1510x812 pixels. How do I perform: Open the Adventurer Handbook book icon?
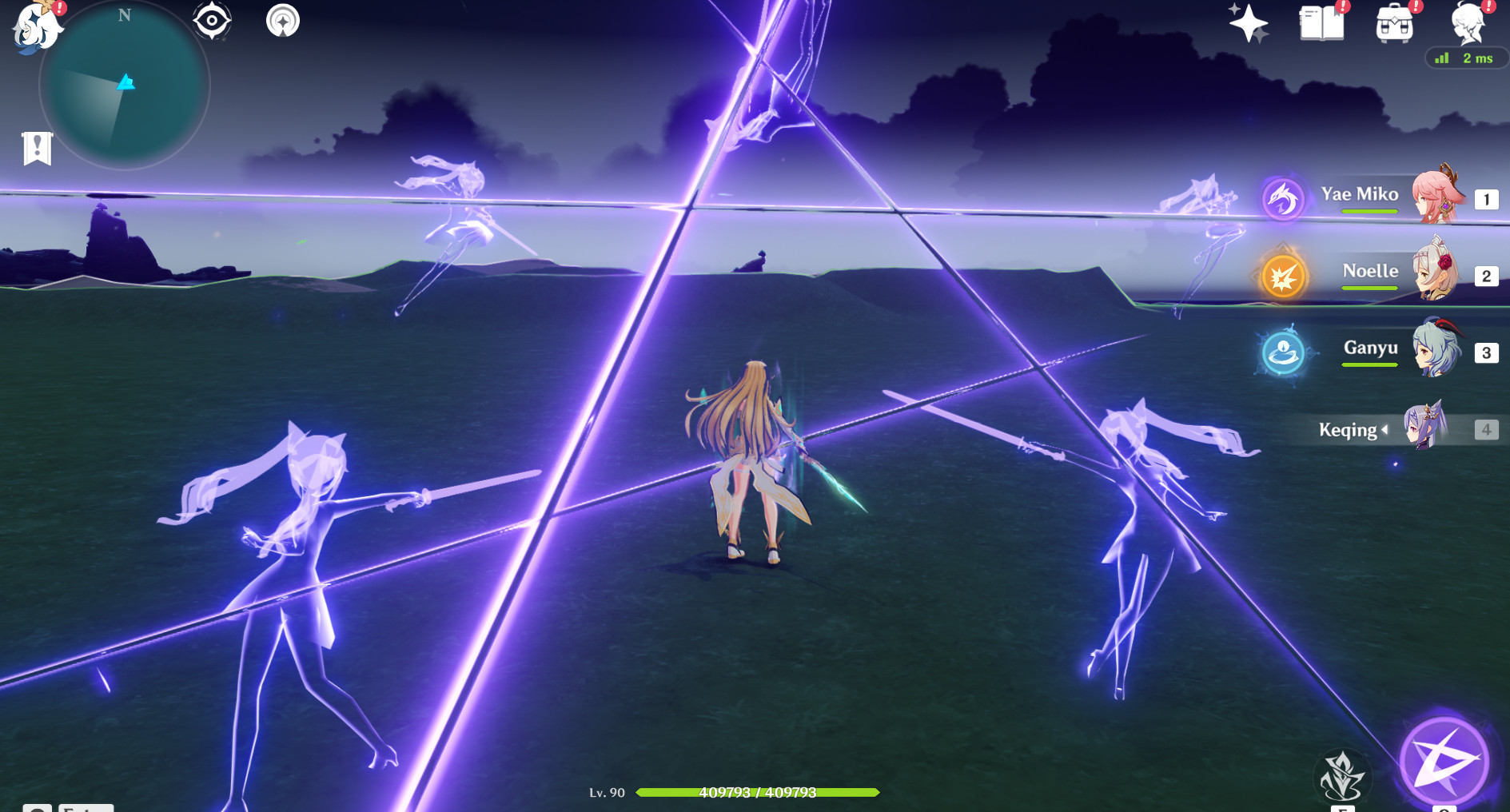[x=1323, y=24]
